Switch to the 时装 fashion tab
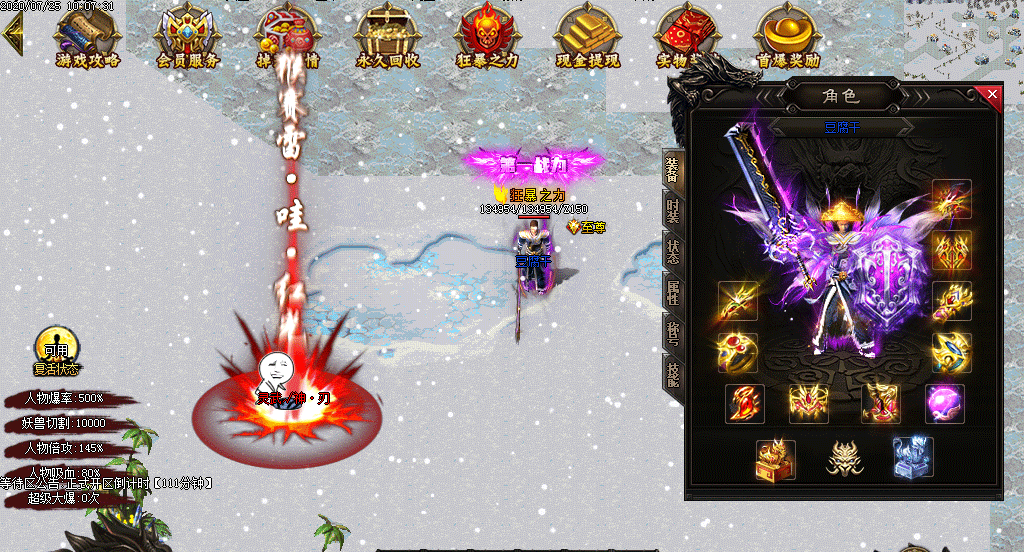Viewport: 1024px width, 552px height. click(673, 212)
